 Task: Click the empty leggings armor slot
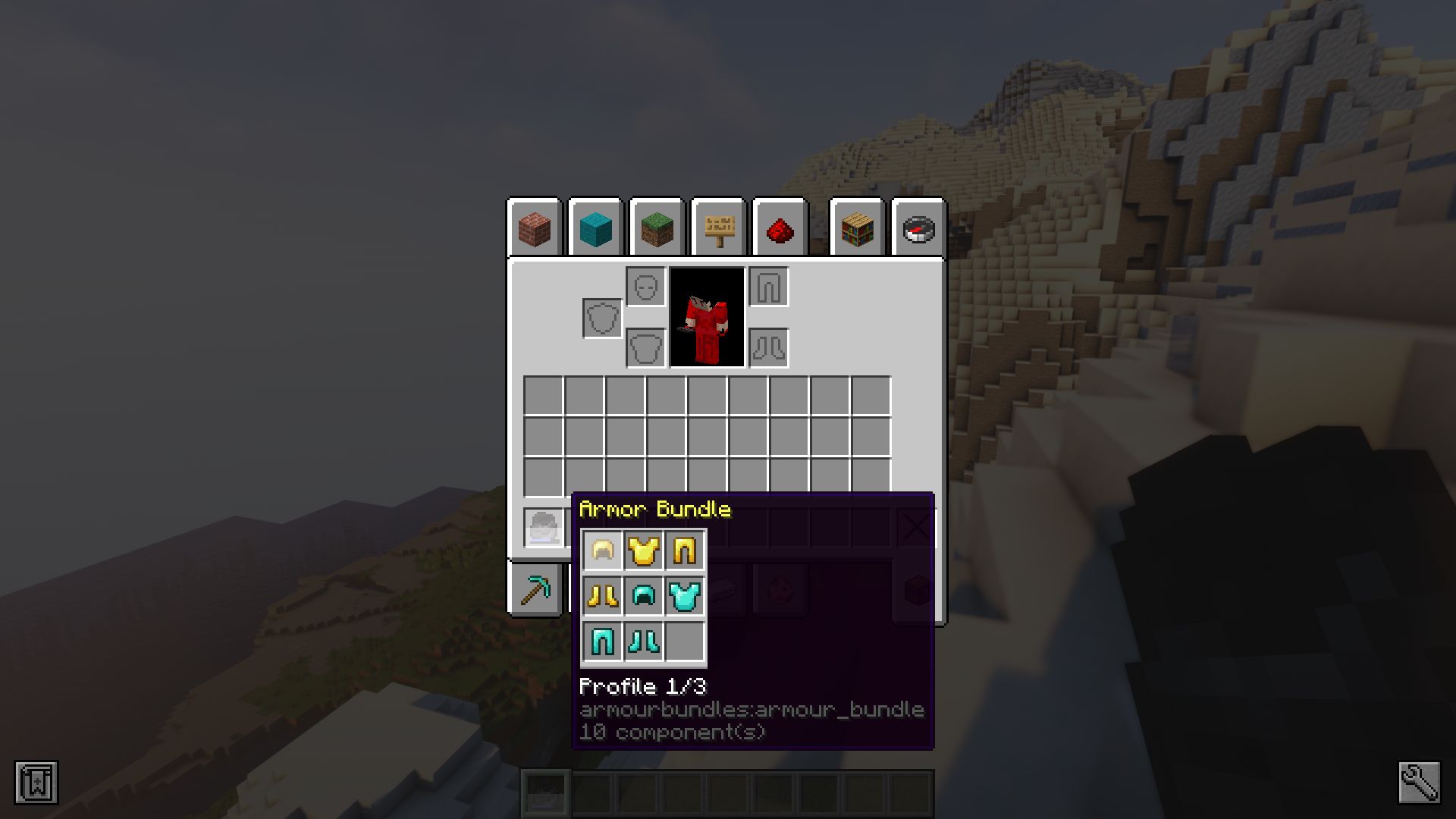[x=769, y=287]
